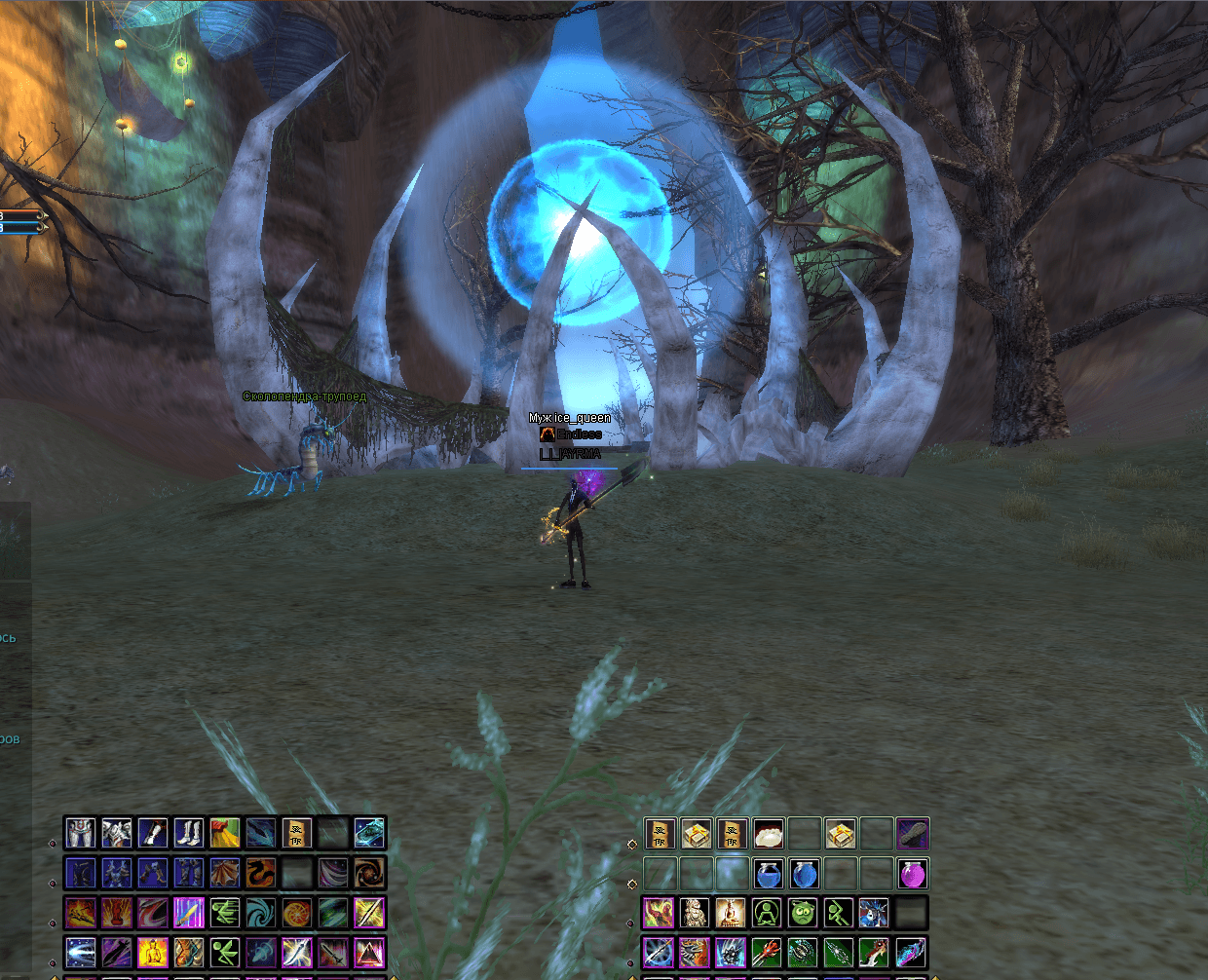
Task: Use the brown spiral vortex skill
Action: coord(370,873)
